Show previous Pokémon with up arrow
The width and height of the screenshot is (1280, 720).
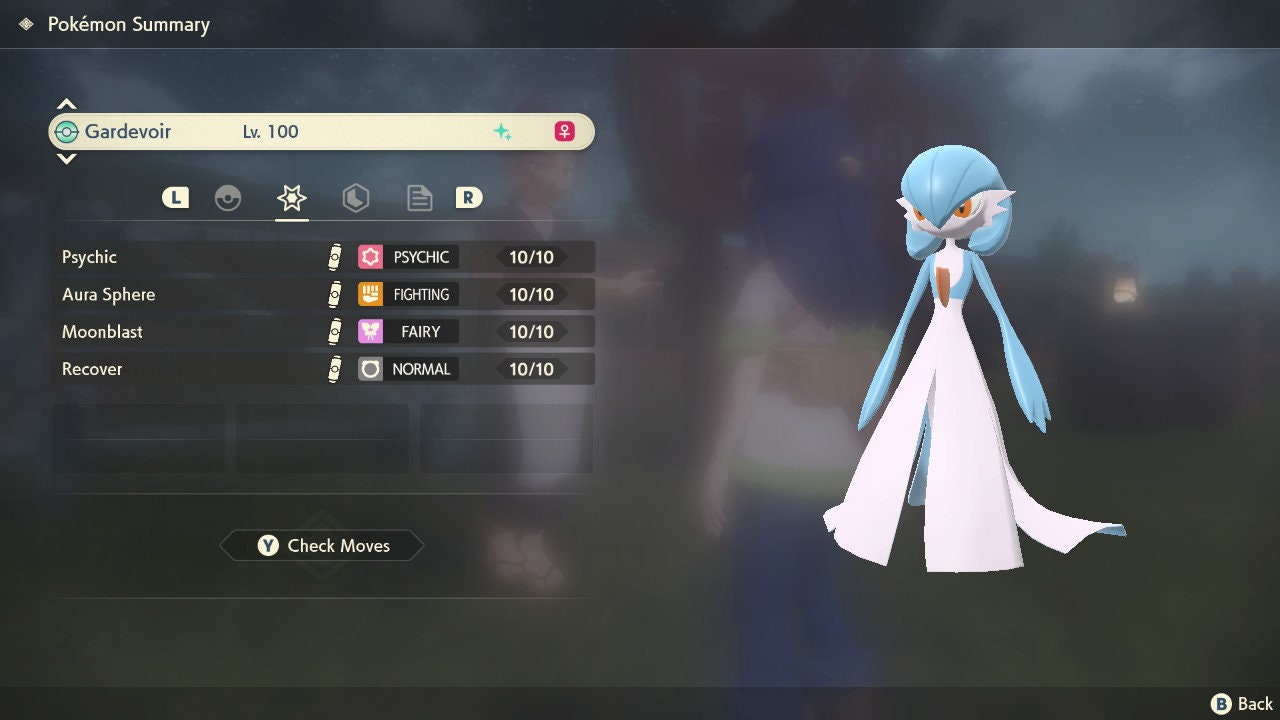tap(66, 104)
